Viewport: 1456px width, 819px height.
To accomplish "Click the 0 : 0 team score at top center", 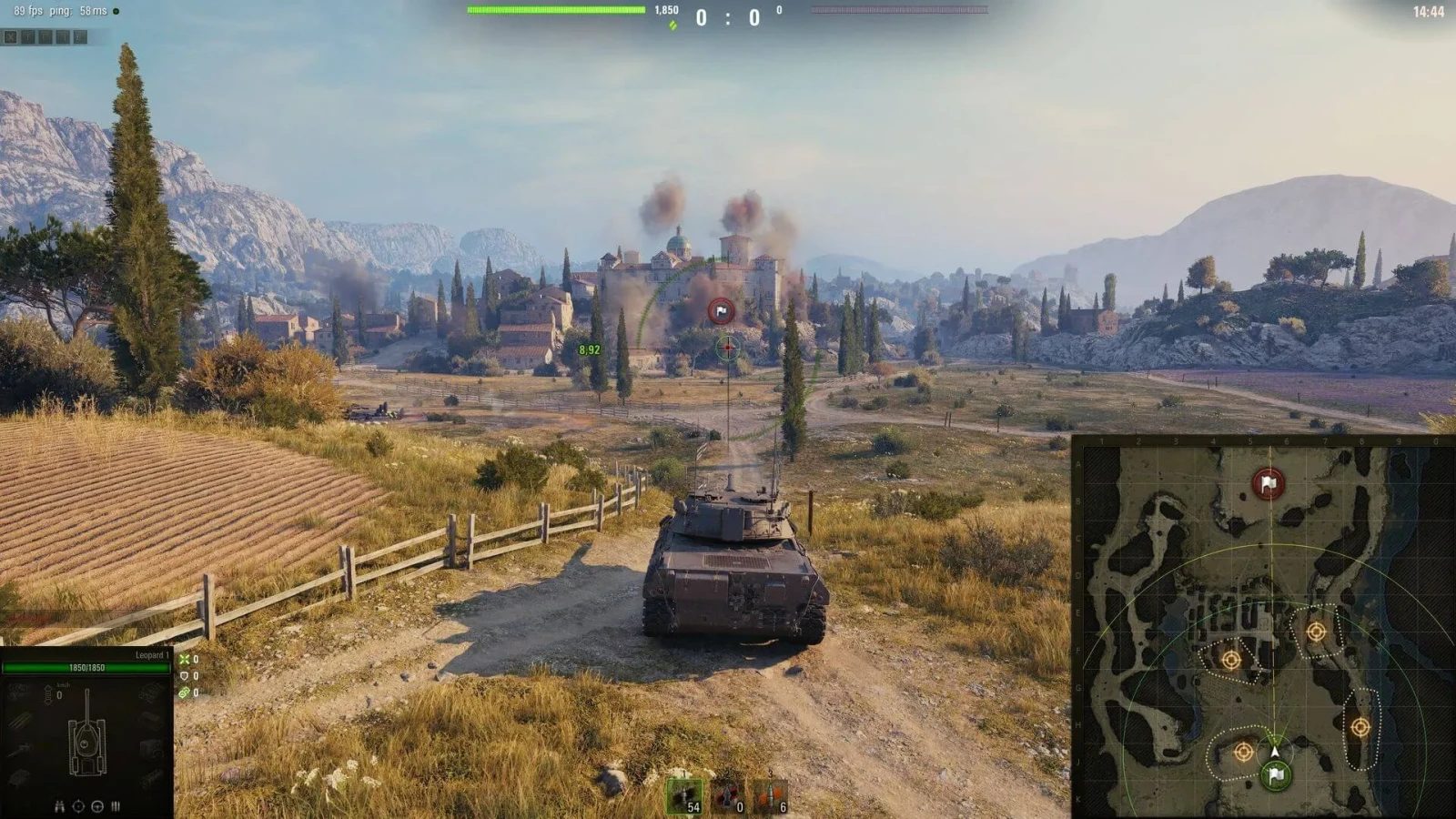I will pyautogui.click(x=728, y=15).
